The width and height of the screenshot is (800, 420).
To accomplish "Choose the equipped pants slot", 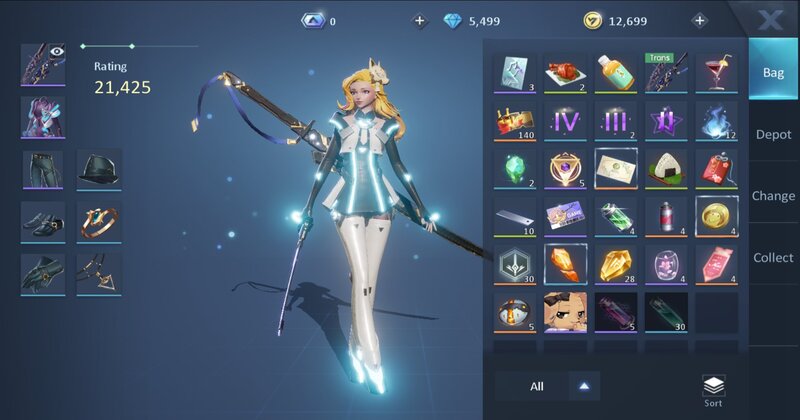I will 43,169.
